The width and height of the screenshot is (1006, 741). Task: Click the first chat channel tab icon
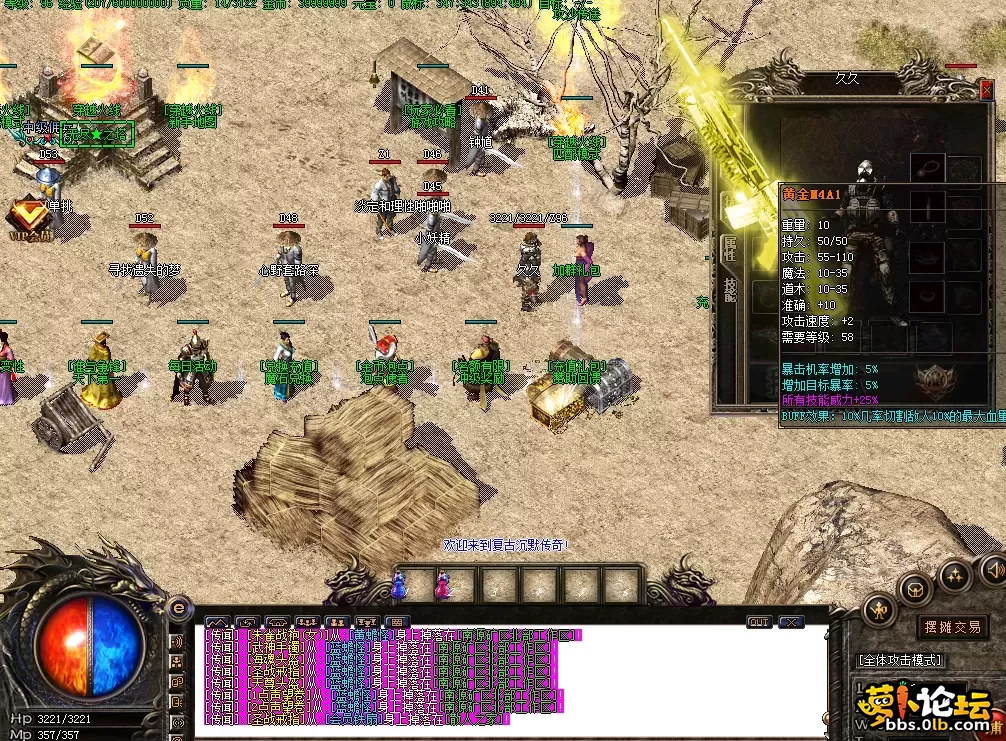click(x=217, y=622)
